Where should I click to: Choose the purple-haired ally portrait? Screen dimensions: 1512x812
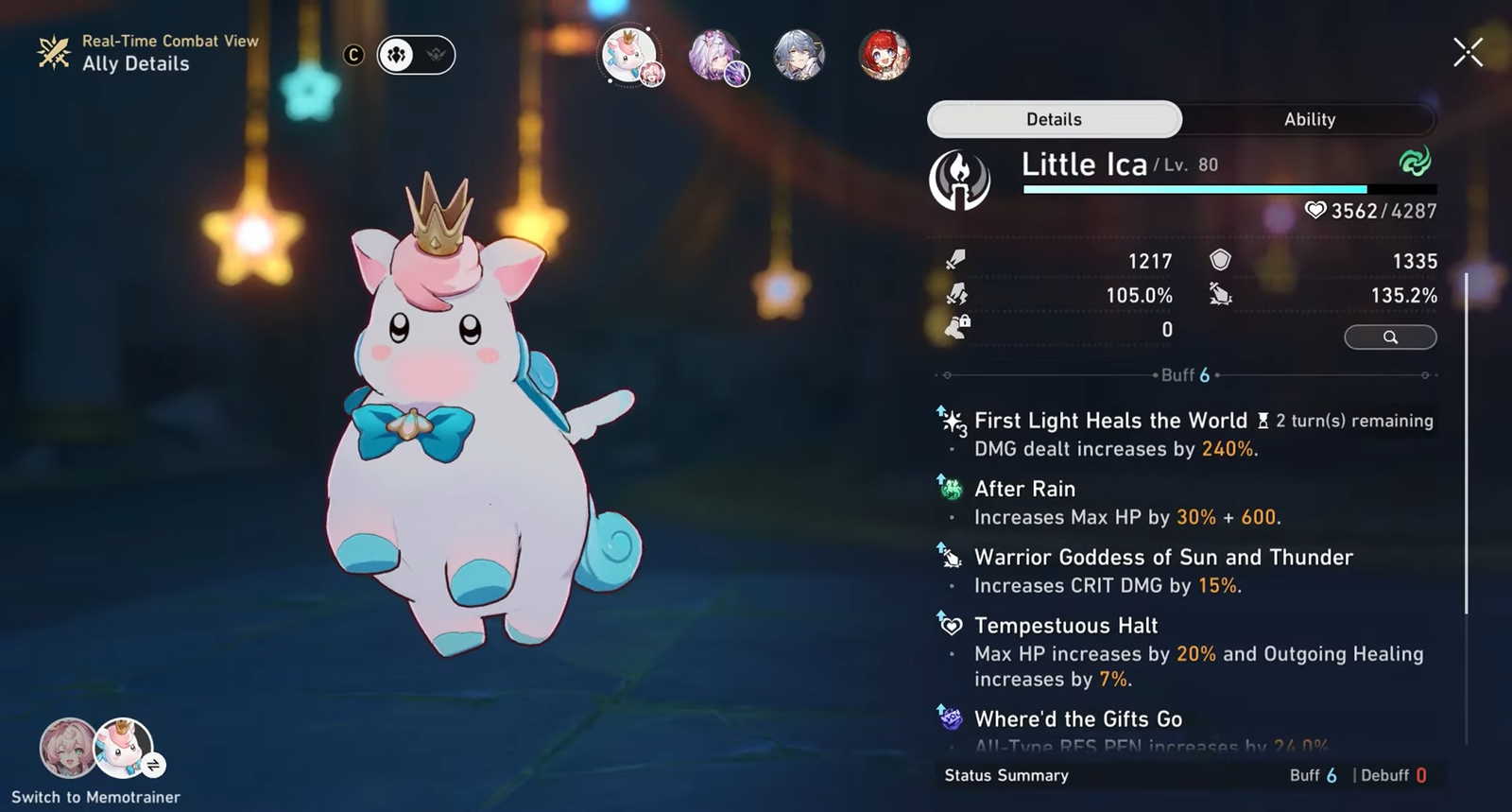715,55
